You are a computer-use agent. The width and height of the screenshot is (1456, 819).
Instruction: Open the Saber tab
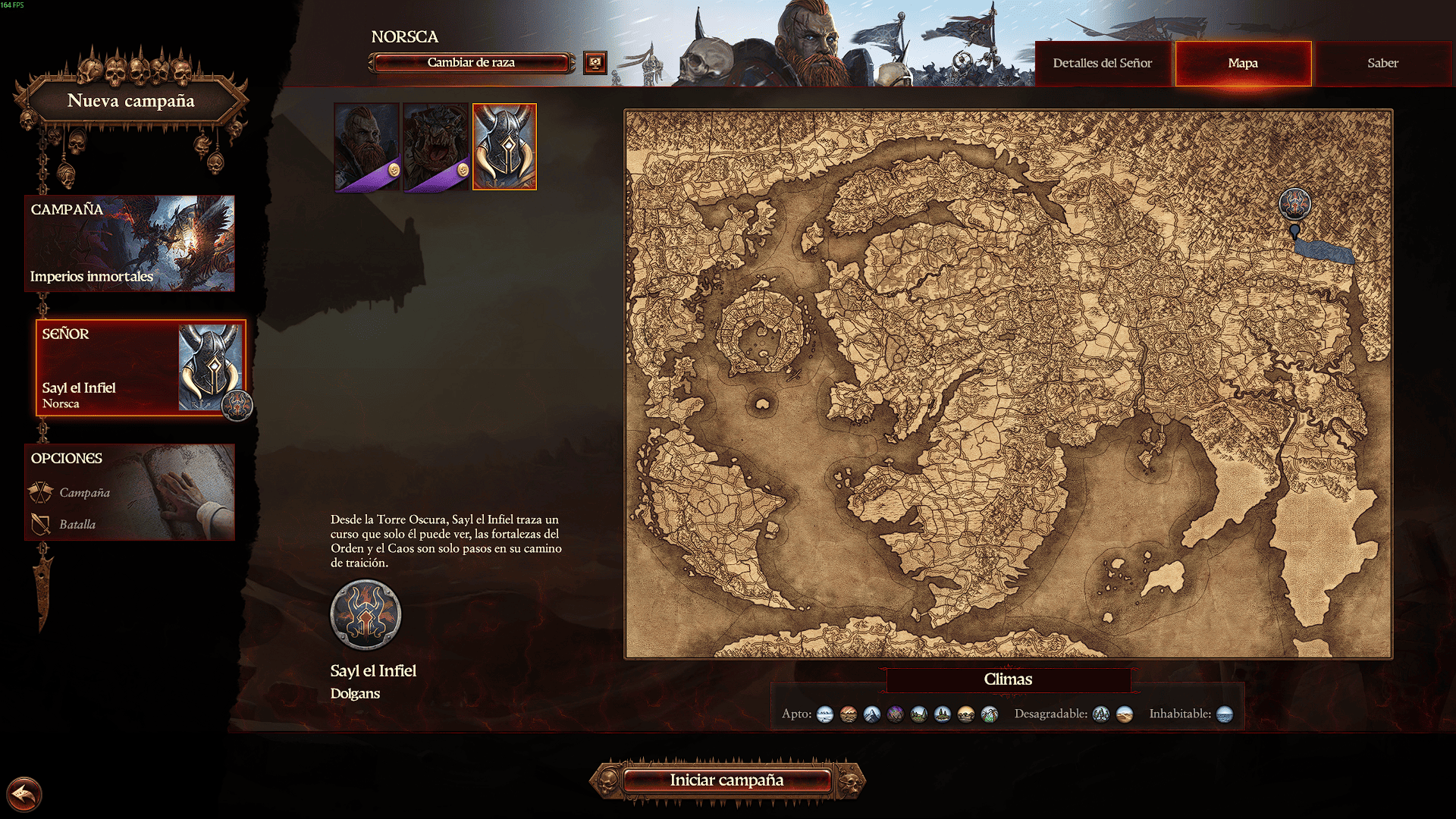(x=1382, y=64)
